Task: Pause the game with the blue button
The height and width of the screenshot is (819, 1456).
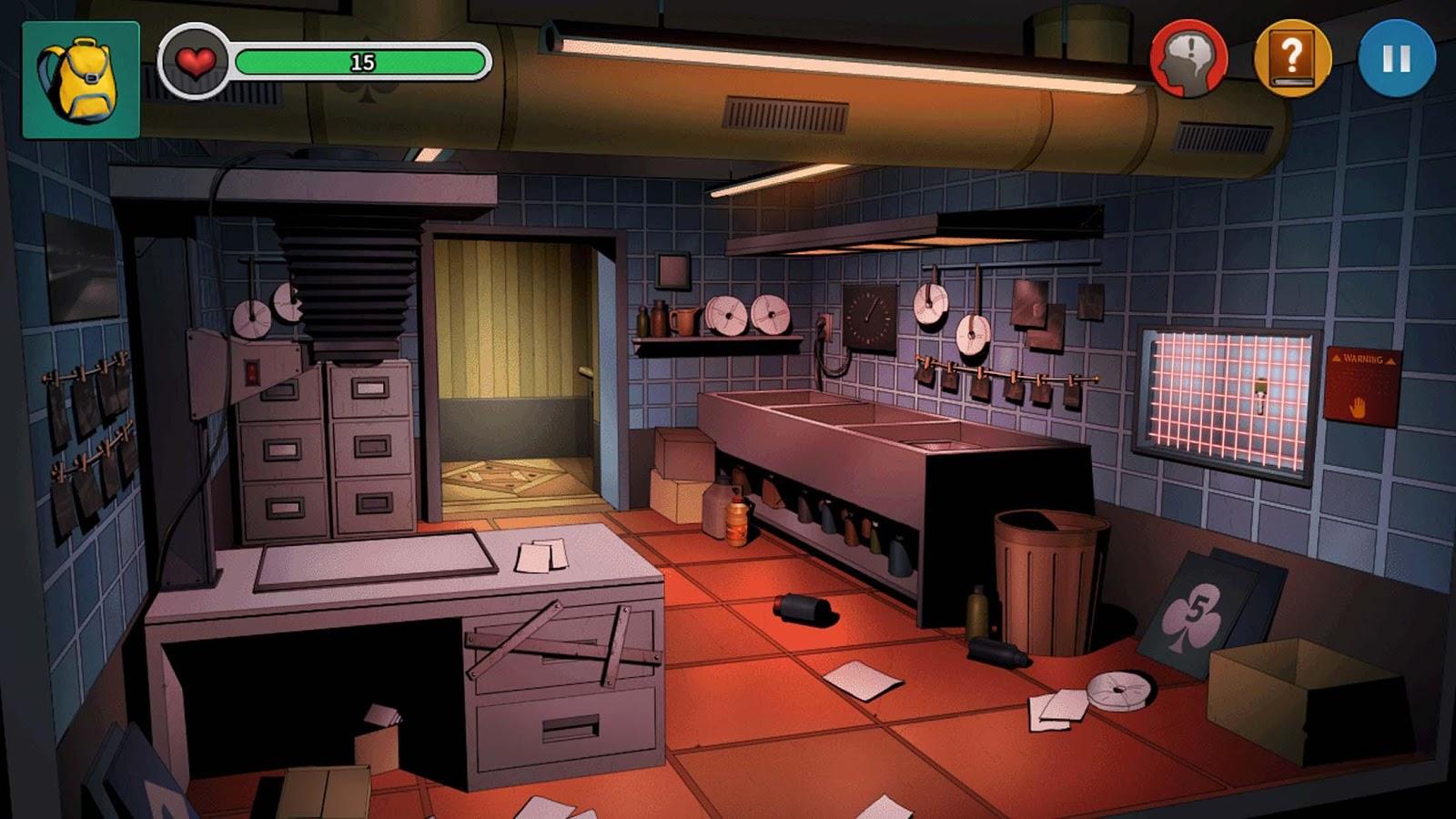Action: click(1396, 59)
